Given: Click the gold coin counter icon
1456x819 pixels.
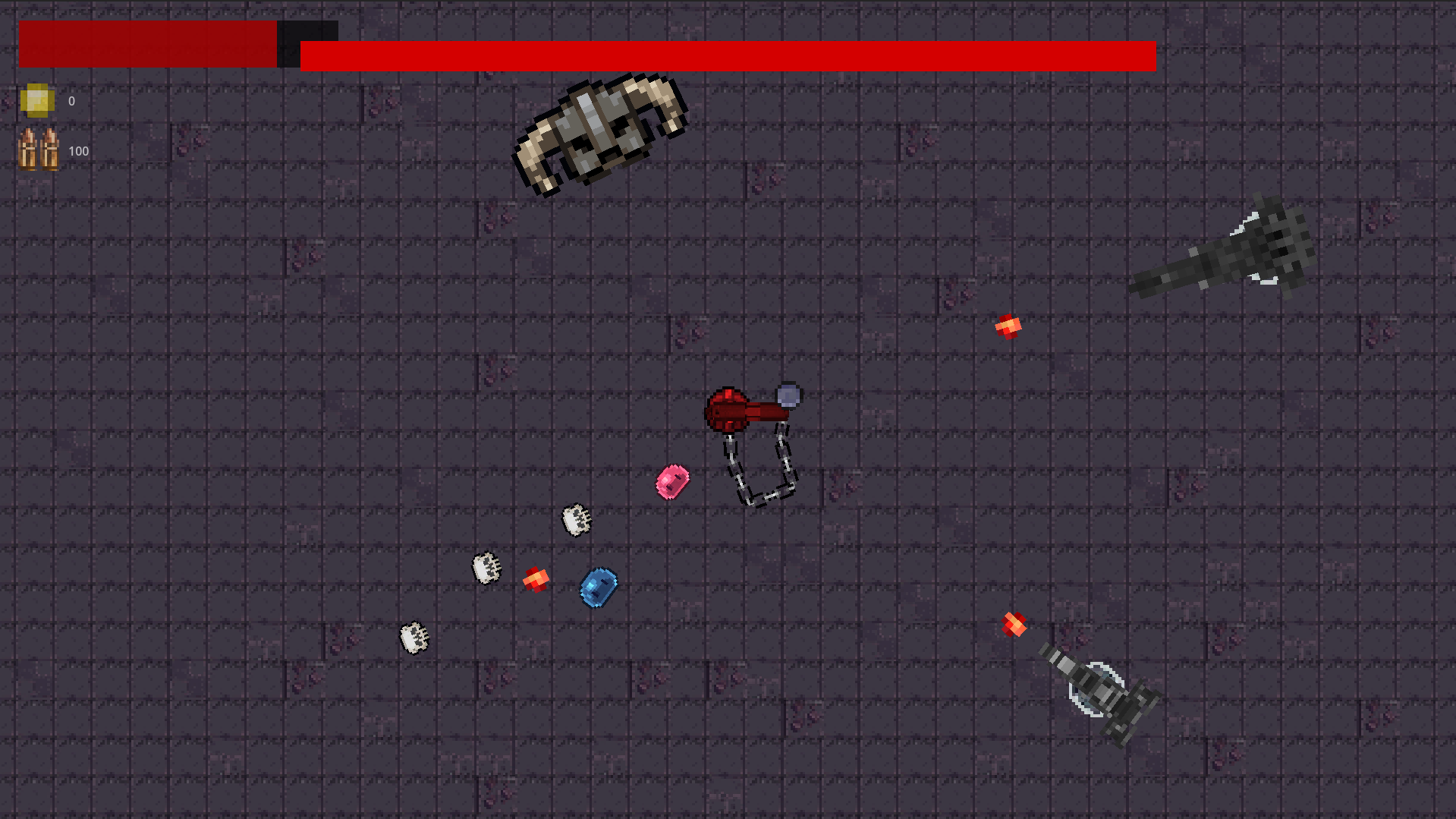Looking at the screenshot, I should (36, 99).
